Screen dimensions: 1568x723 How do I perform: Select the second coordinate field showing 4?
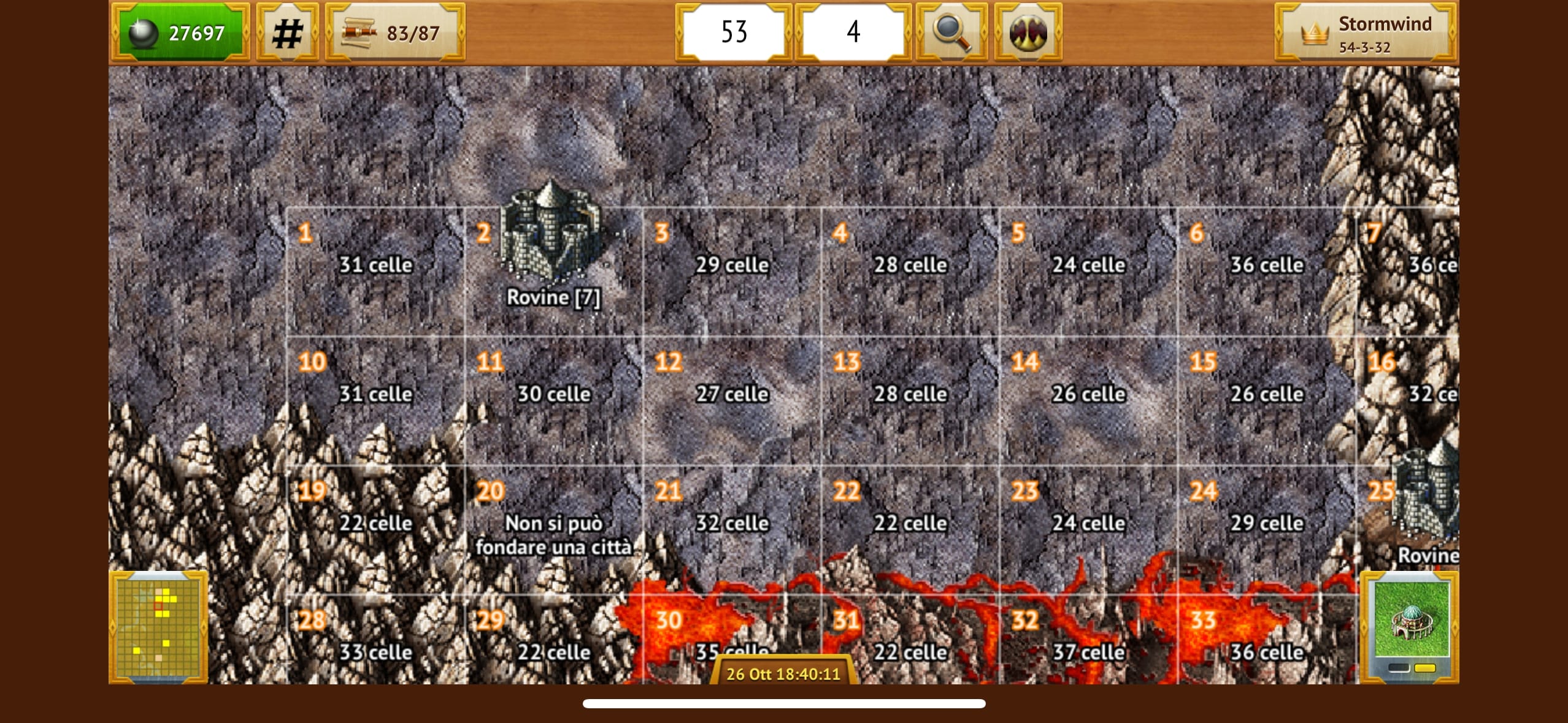click(x=853, y=32)
